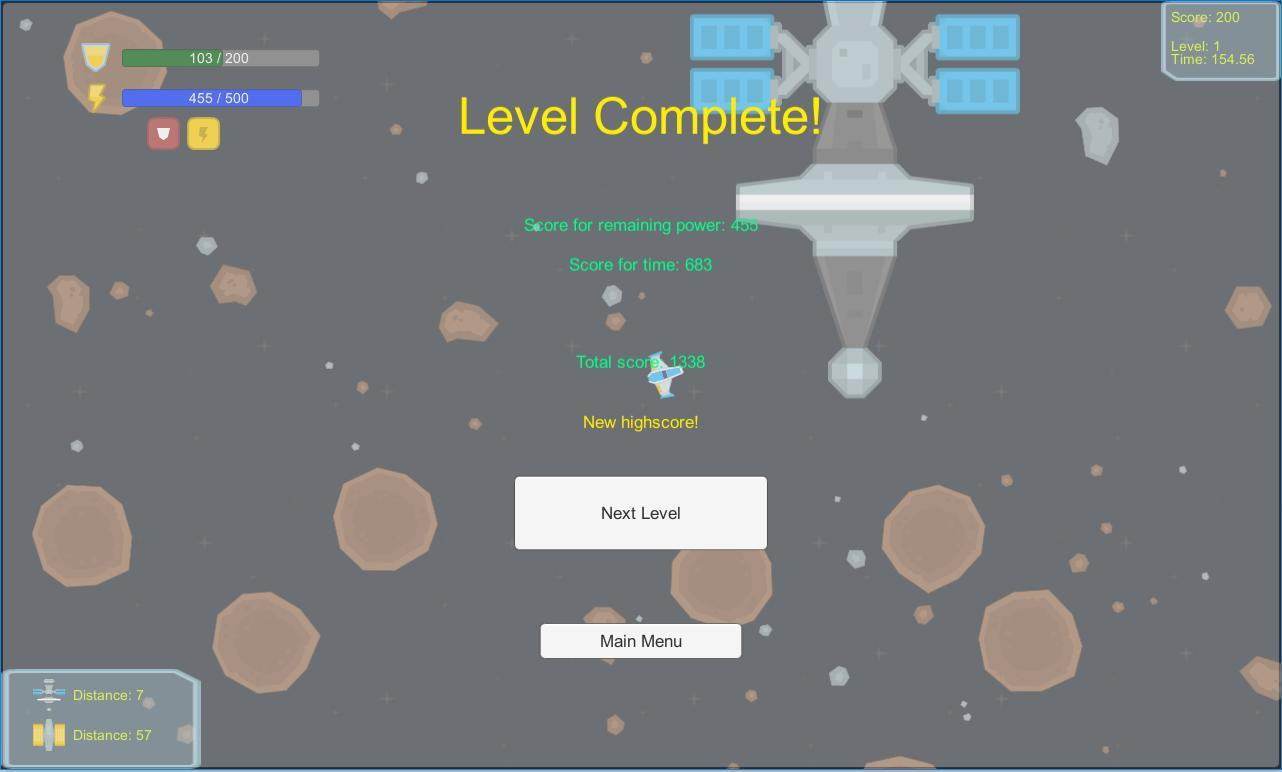Click the New highscore text
1282x772 pixels.
click(x=641, y=422)
